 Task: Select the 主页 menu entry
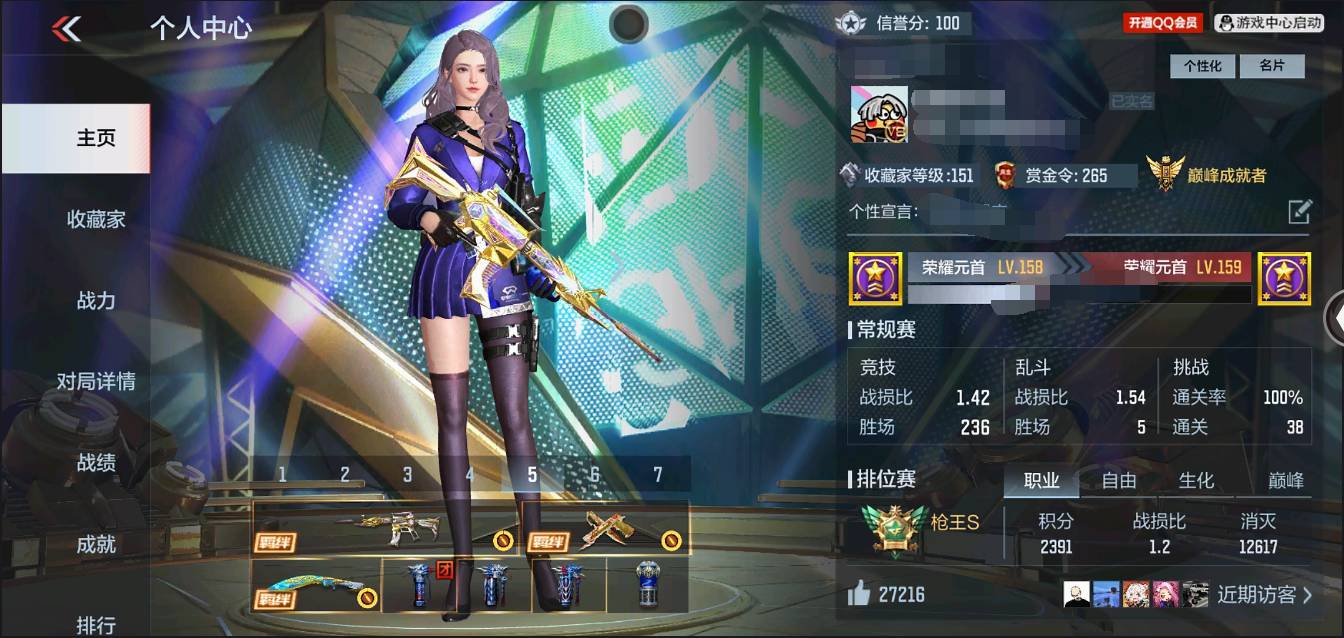pos(96,138)
